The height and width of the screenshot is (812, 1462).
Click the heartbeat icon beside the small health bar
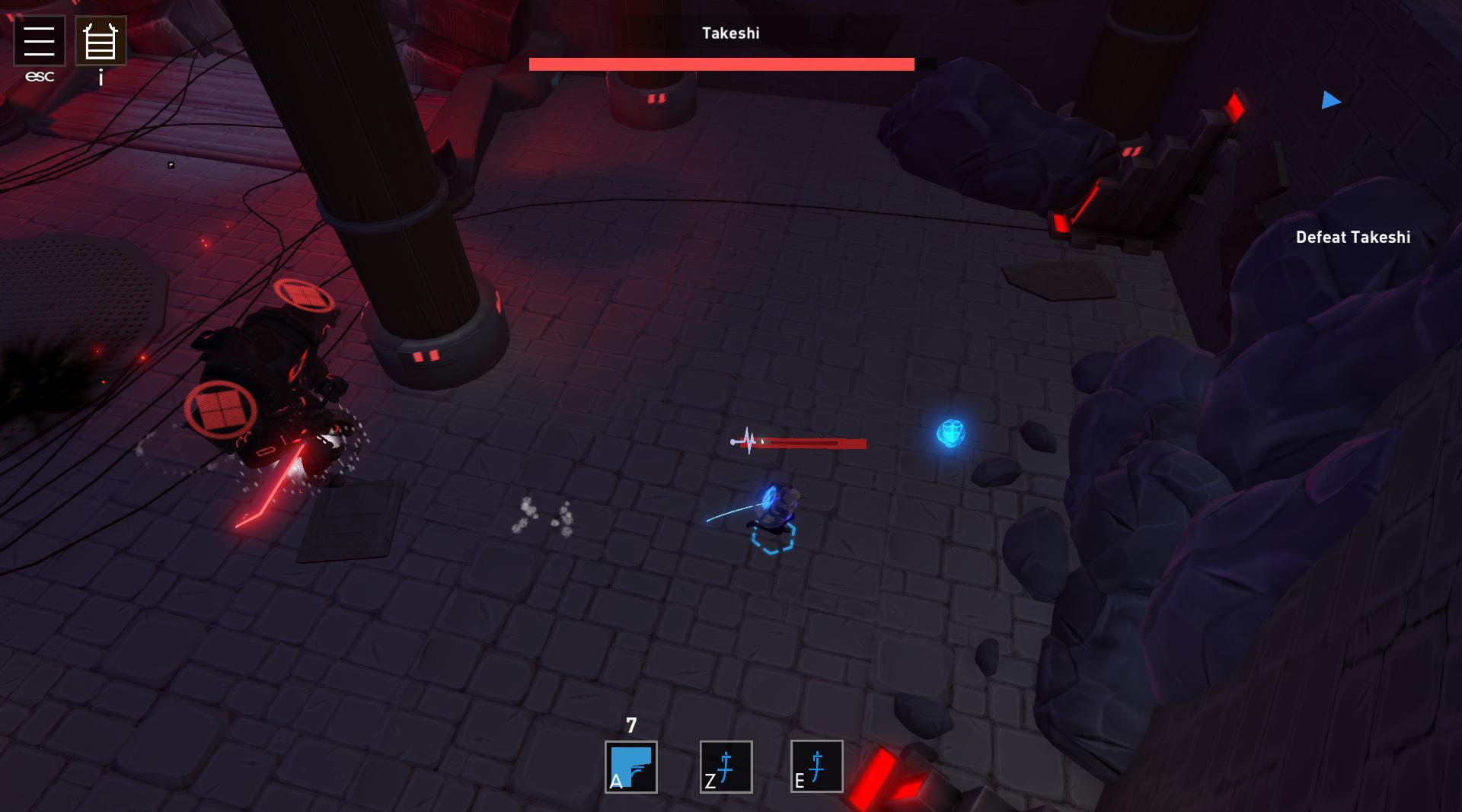click(x=745, y=440)
